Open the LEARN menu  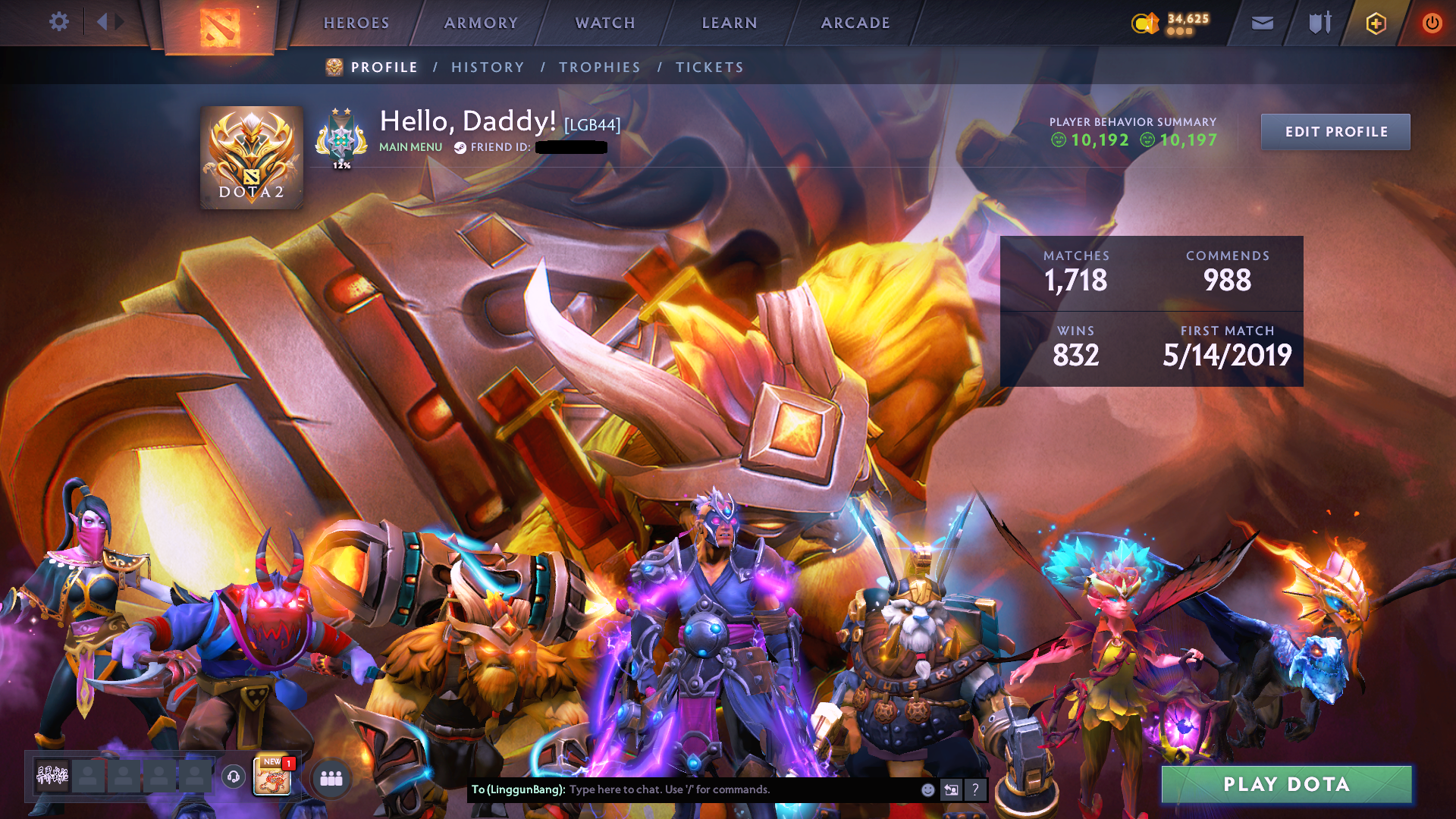[729, 23]
